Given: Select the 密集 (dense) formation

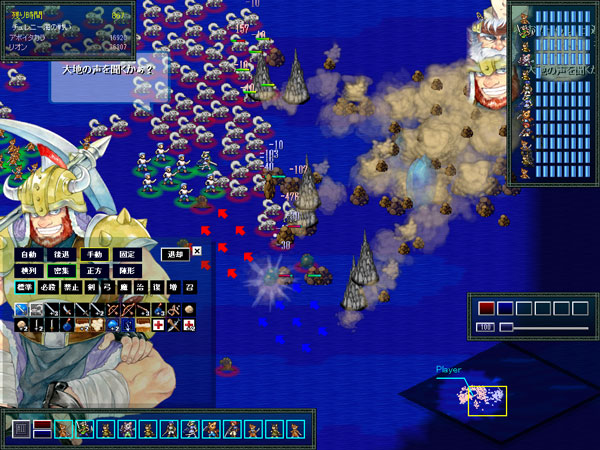Looking at the screenshot, I should (60, 271).
